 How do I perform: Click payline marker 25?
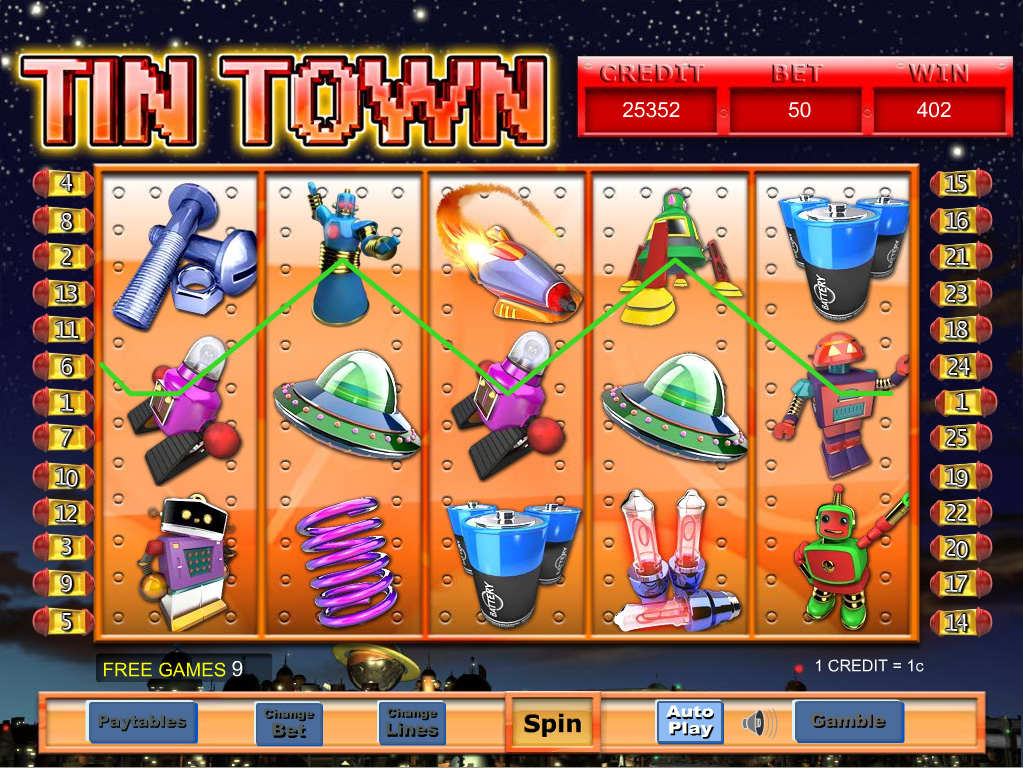pos(958,438)
